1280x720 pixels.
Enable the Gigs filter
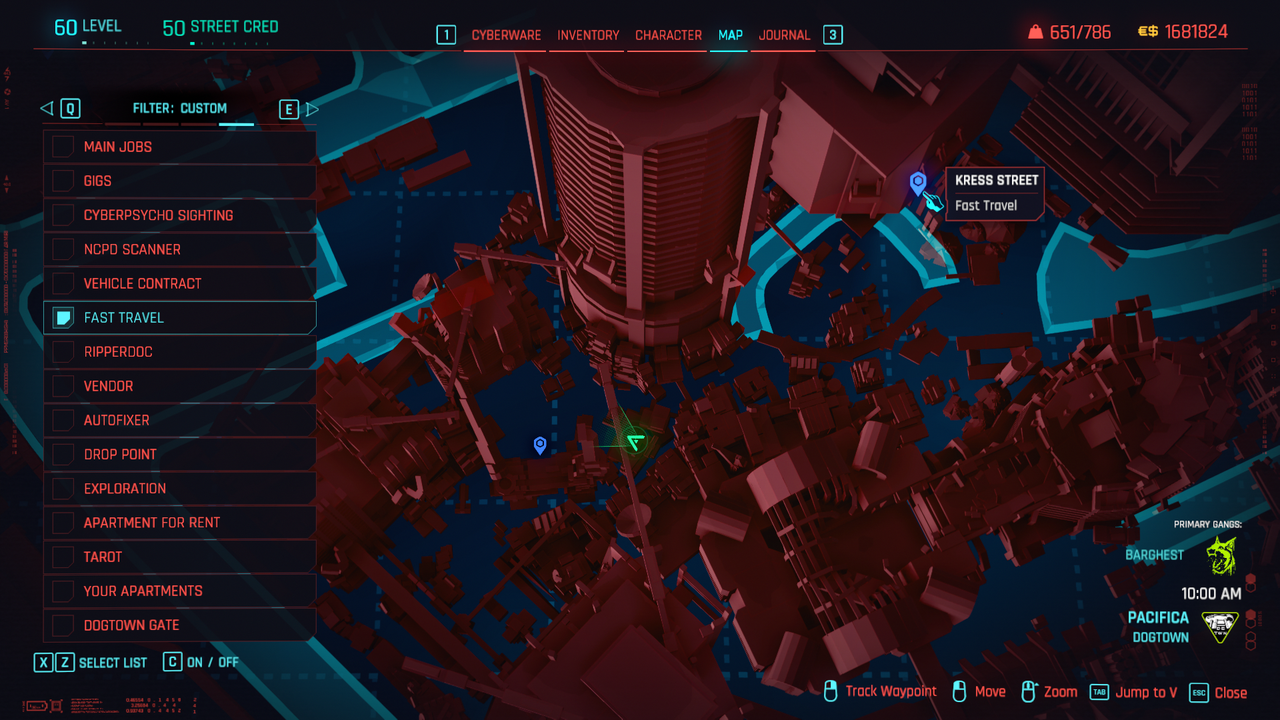64,181
